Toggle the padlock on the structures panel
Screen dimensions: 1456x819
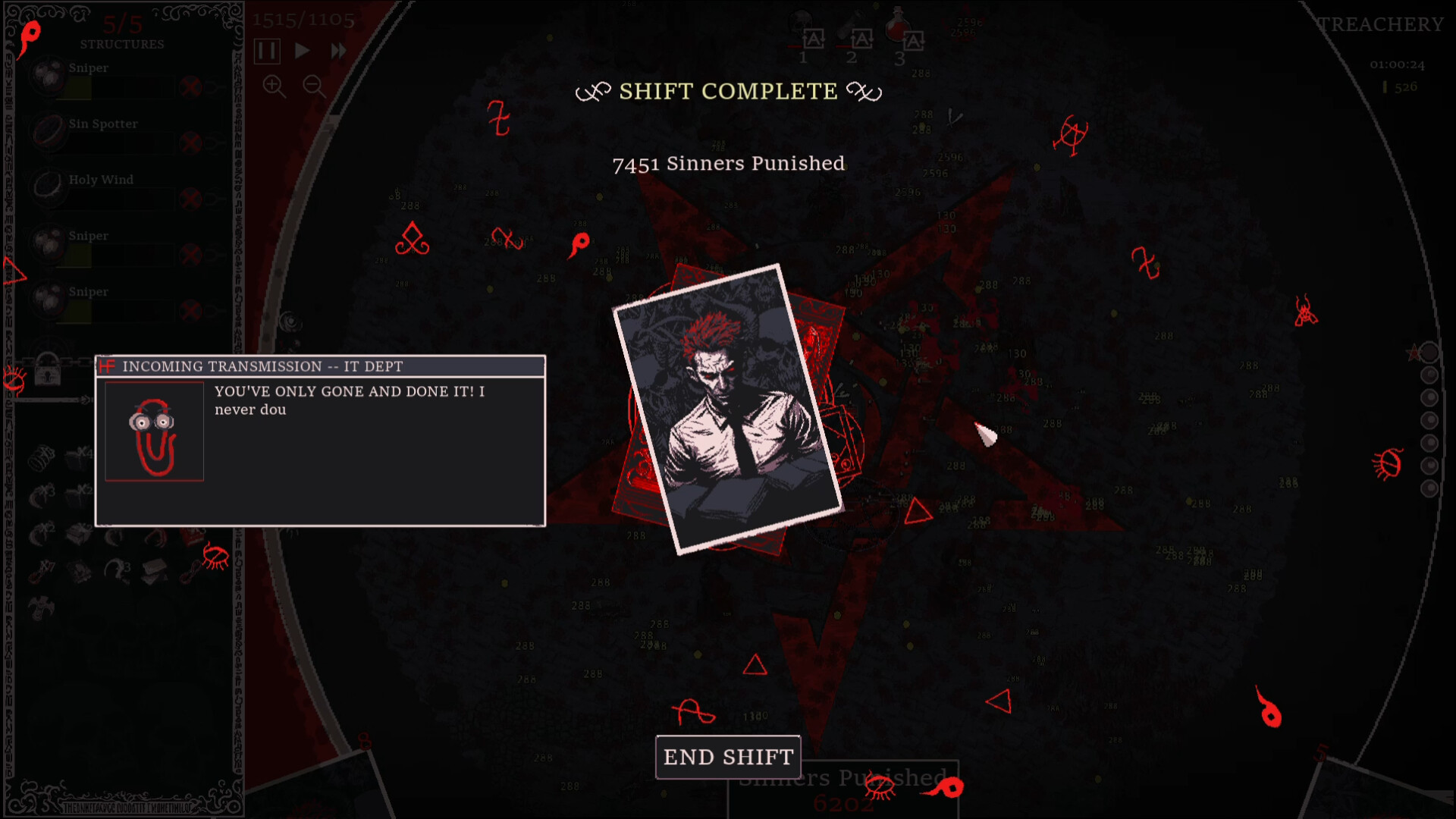49,373
